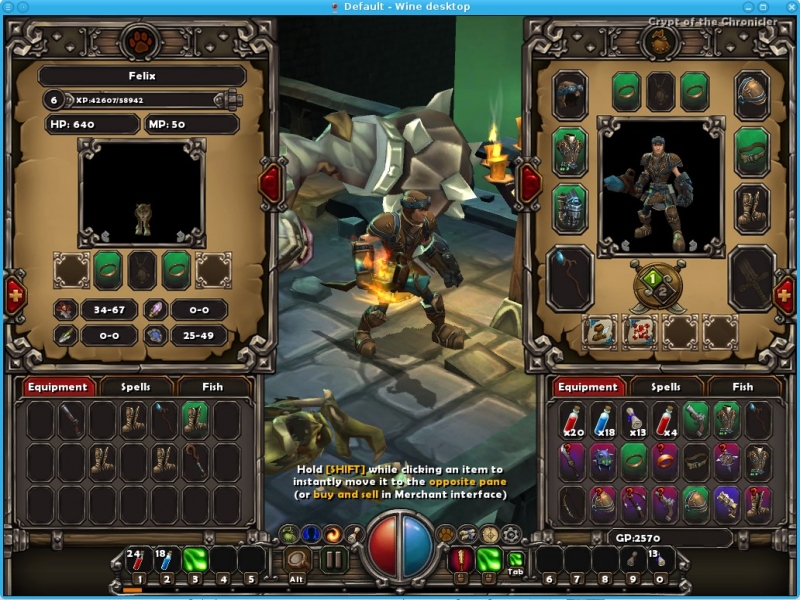Select the spiked blue item in inventory

pos(603,462)
